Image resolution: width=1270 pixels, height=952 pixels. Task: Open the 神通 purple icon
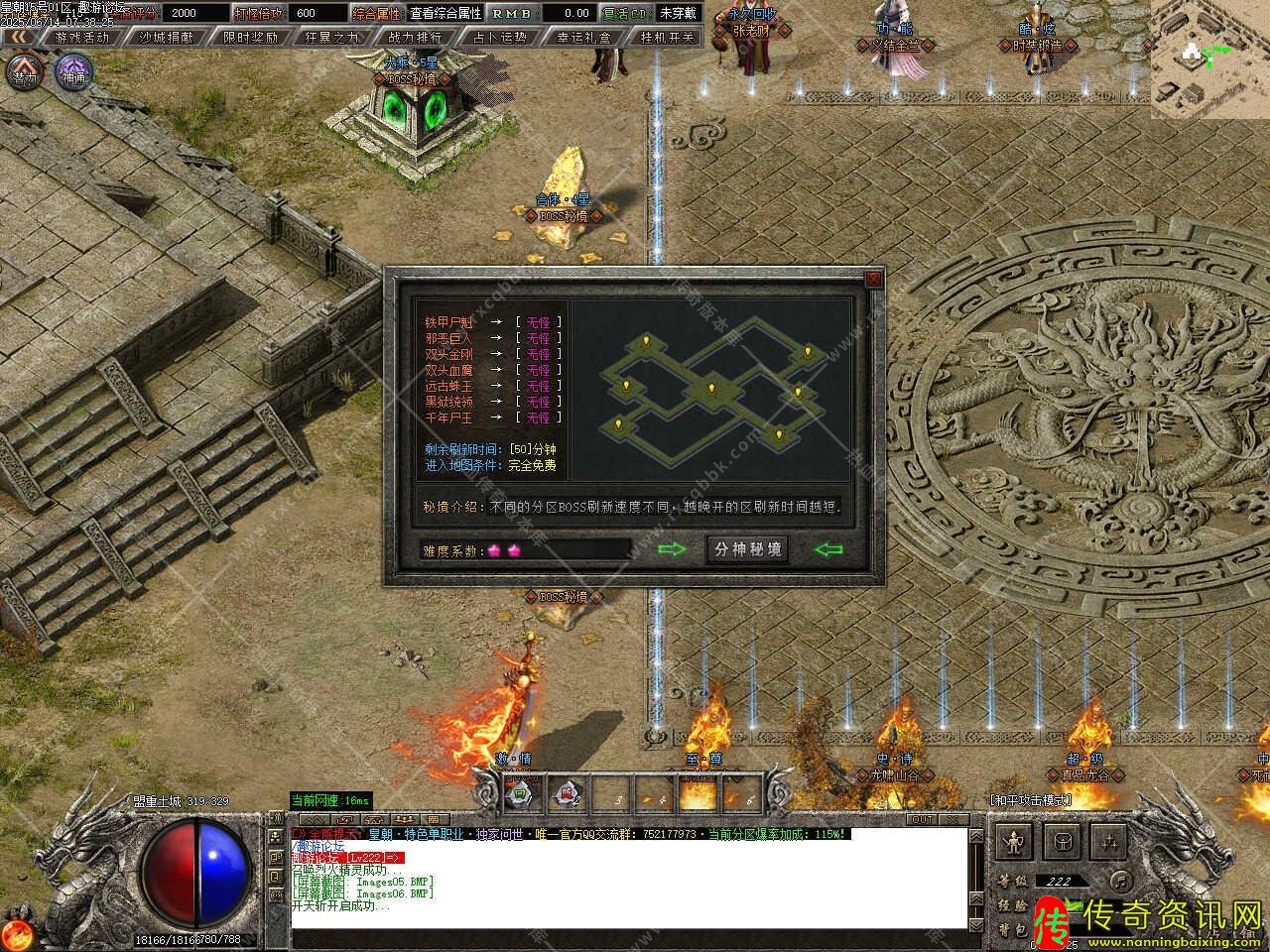[x=73, y=73]
